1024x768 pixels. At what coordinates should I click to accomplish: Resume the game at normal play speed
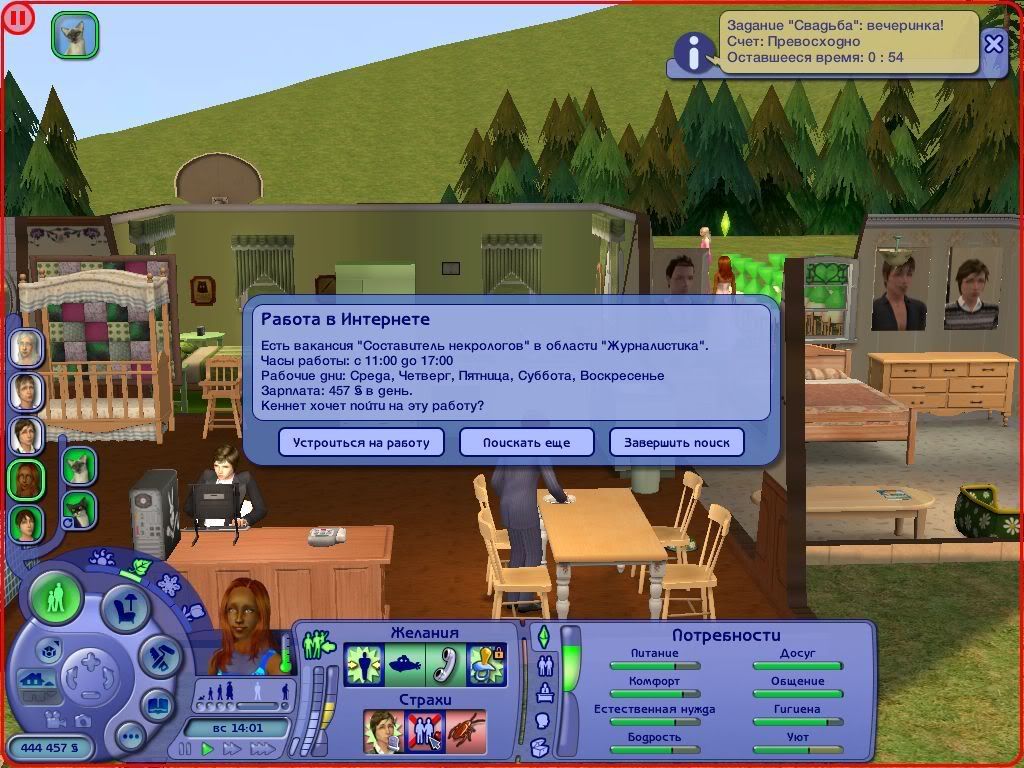pyautogui.click(x=208, y=748)
